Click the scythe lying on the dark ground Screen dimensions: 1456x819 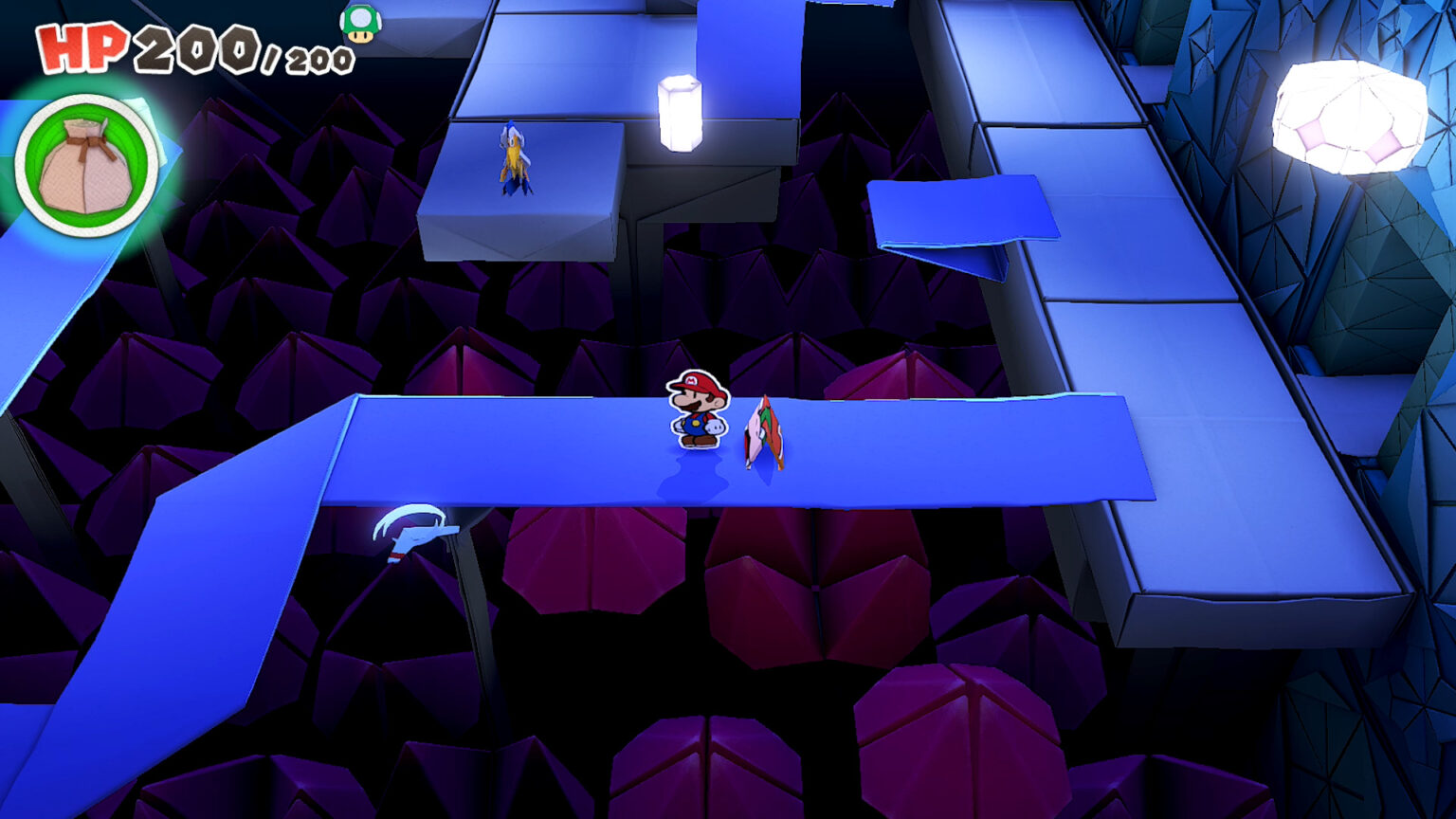pos(415,531)
